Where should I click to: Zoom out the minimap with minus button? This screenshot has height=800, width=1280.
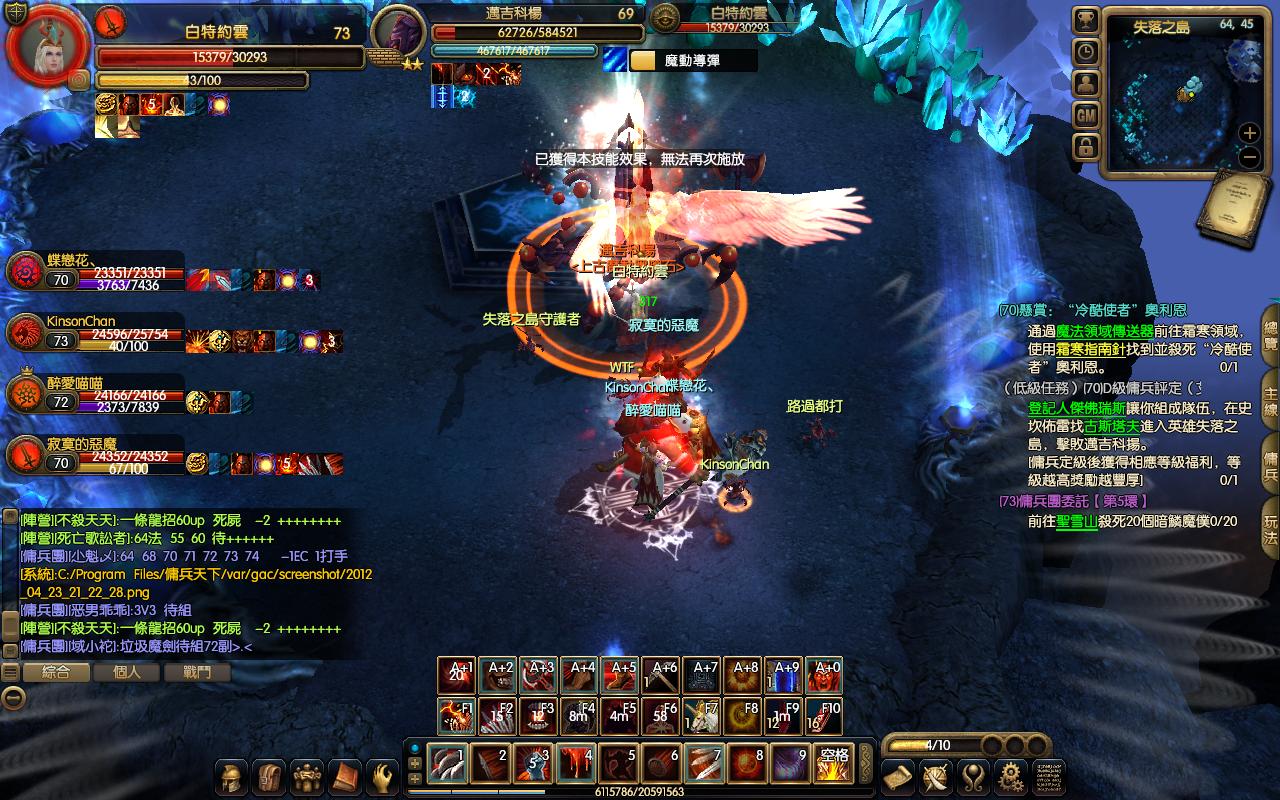click(1249, 157)
